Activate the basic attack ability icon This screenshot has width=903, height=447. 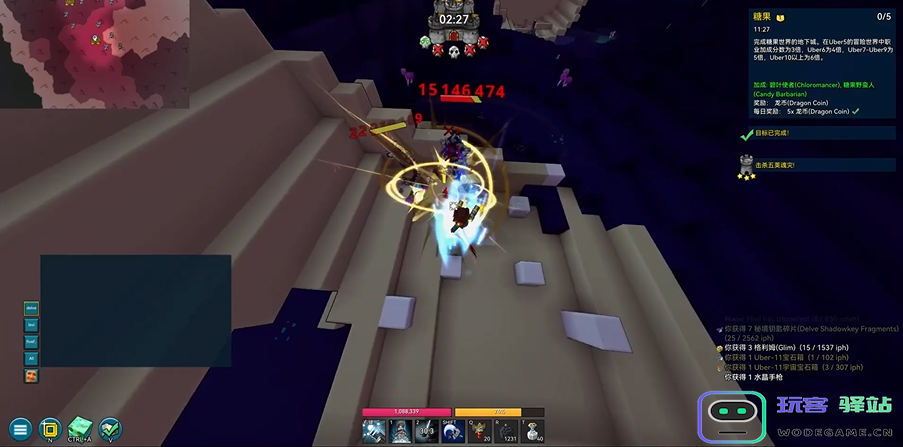(x=374, y=430)
